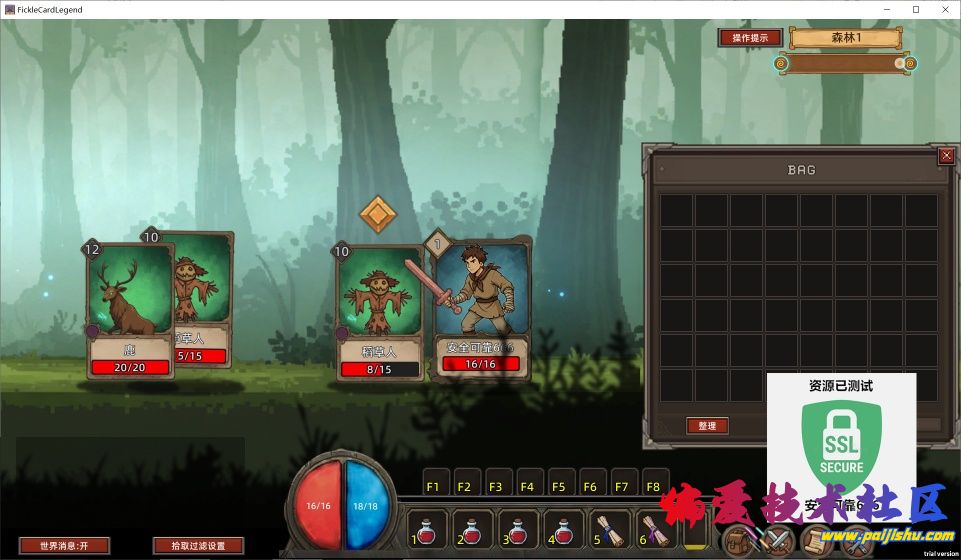The image size is (961, 560).
Task: Open the crossed swords menu icon
Action: click(777, 542)
